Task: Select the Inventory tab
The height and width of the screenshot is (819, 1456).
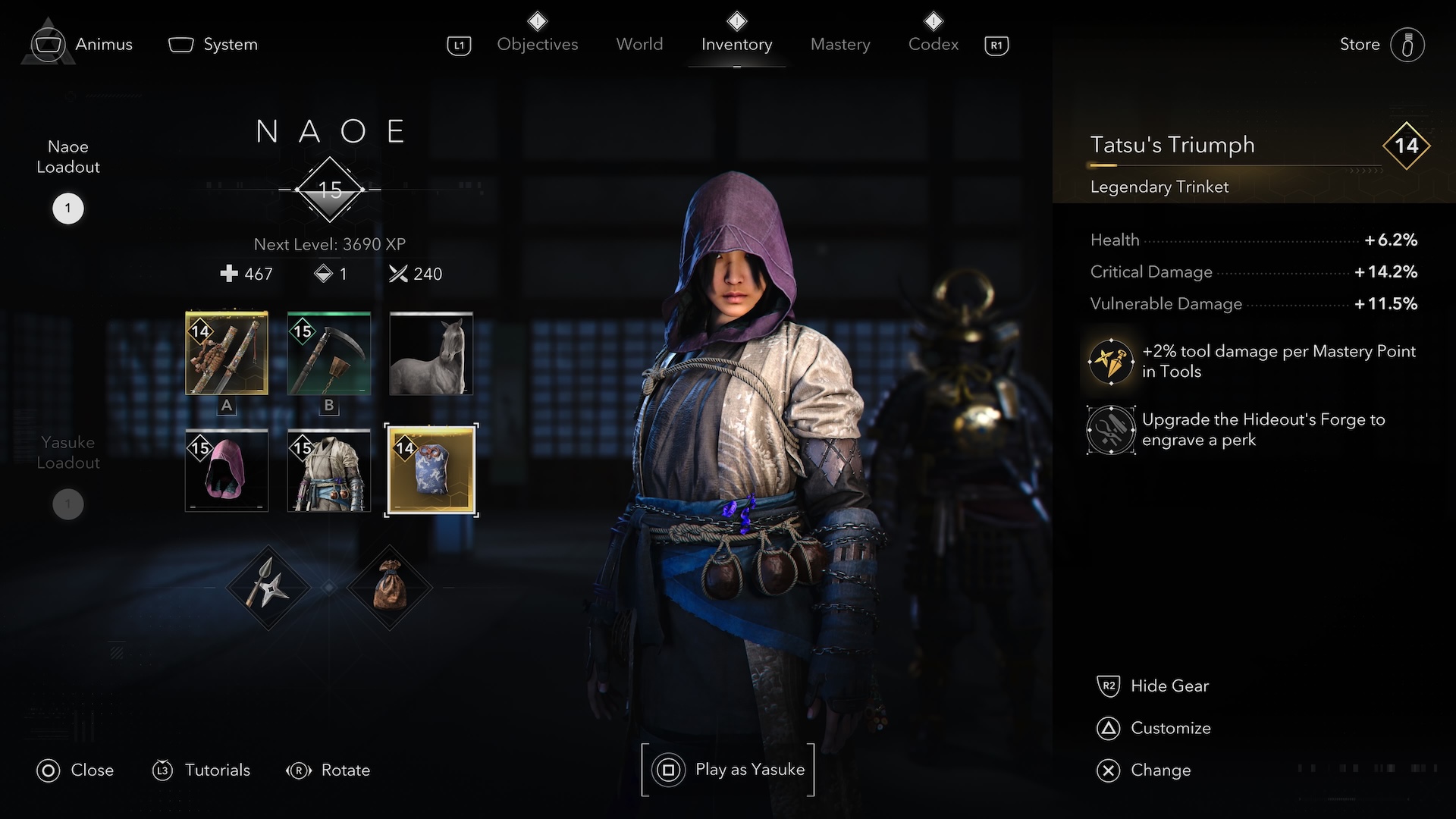Action: (x=736, y=44)
